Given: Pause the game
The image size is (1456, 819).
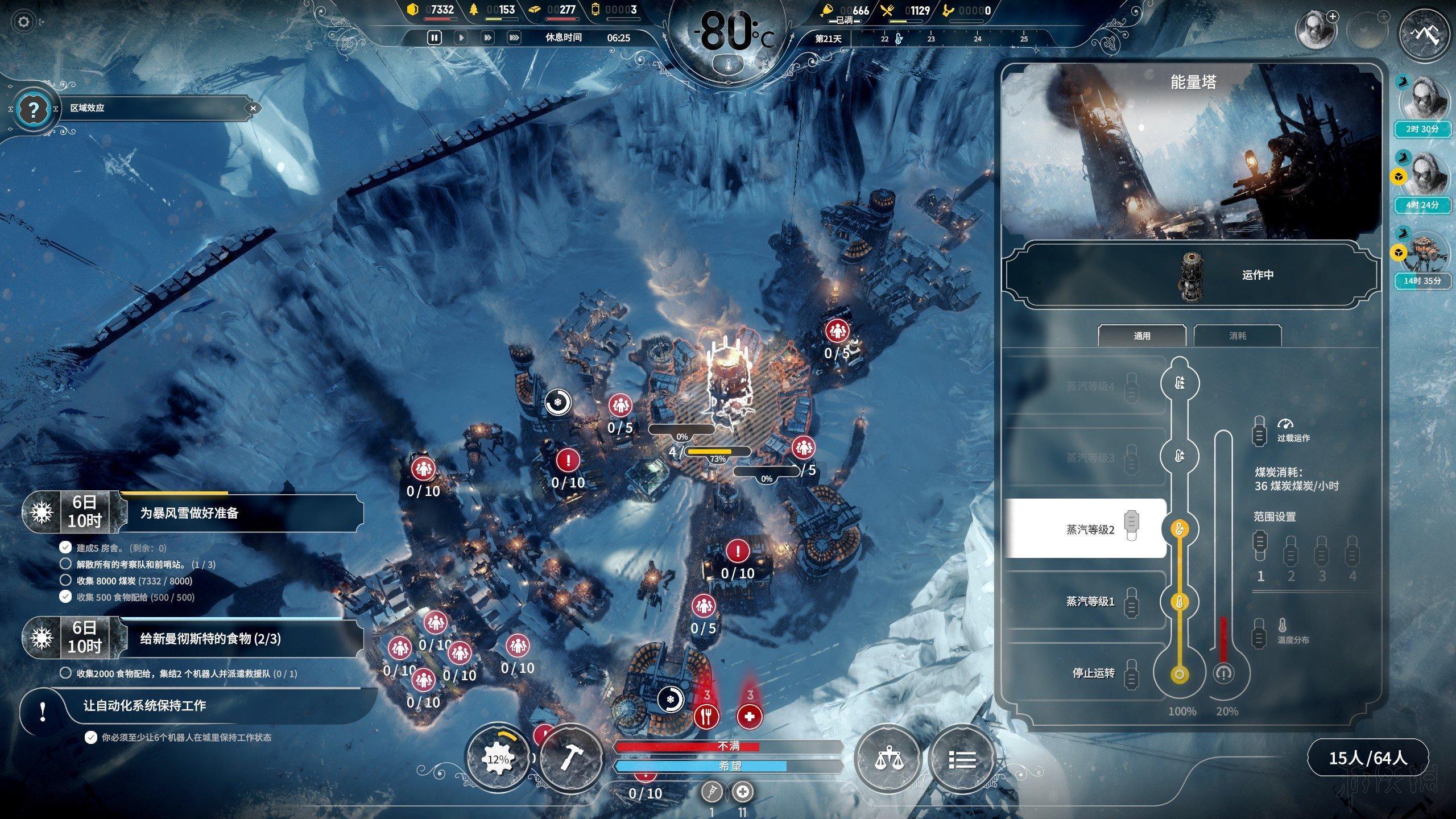Looking at the screenshot, I should [434, 38].
